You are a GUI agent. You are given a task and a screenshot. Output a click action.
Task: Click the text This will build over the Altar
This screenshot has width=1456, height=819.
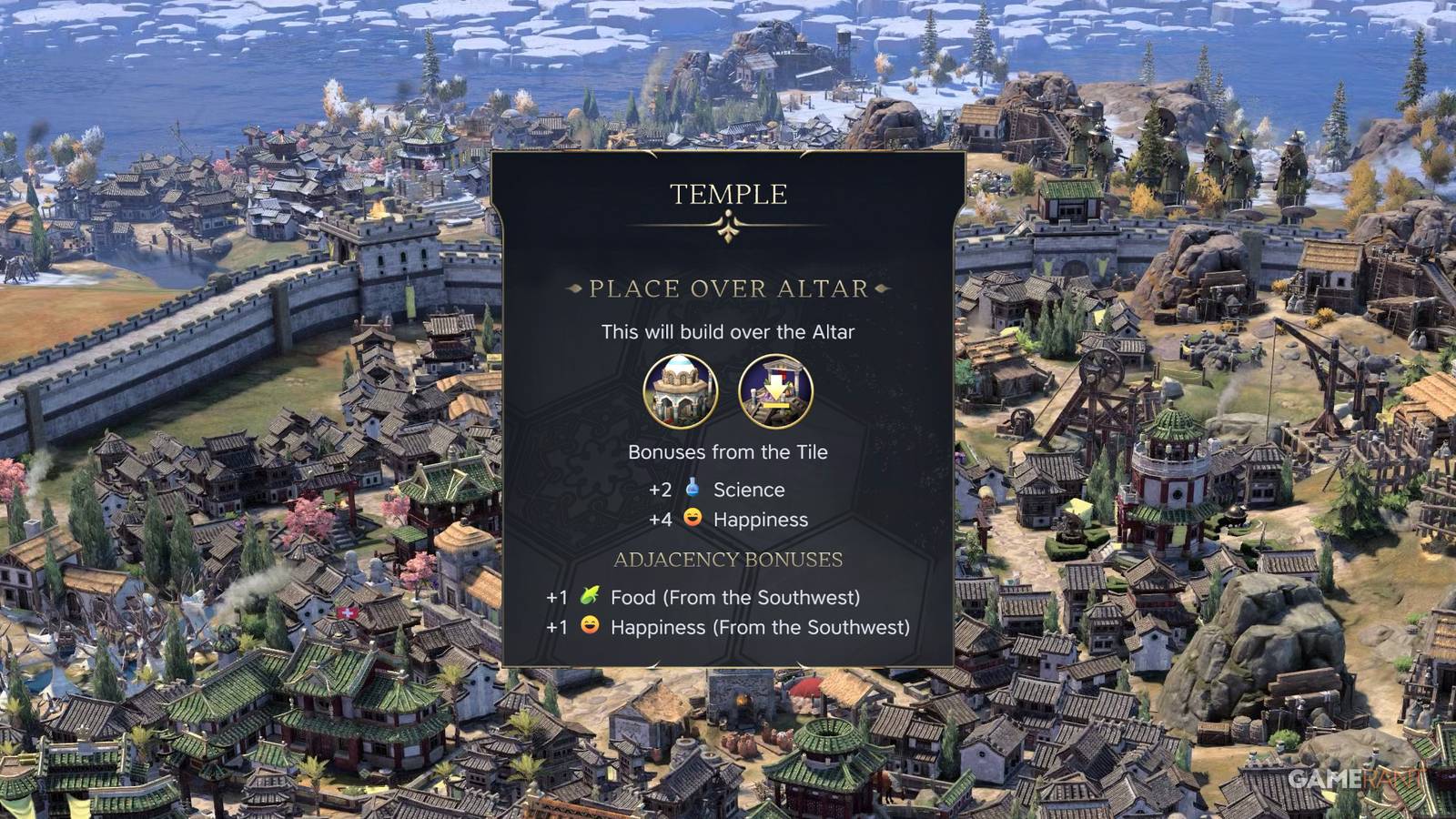point(728,332)
